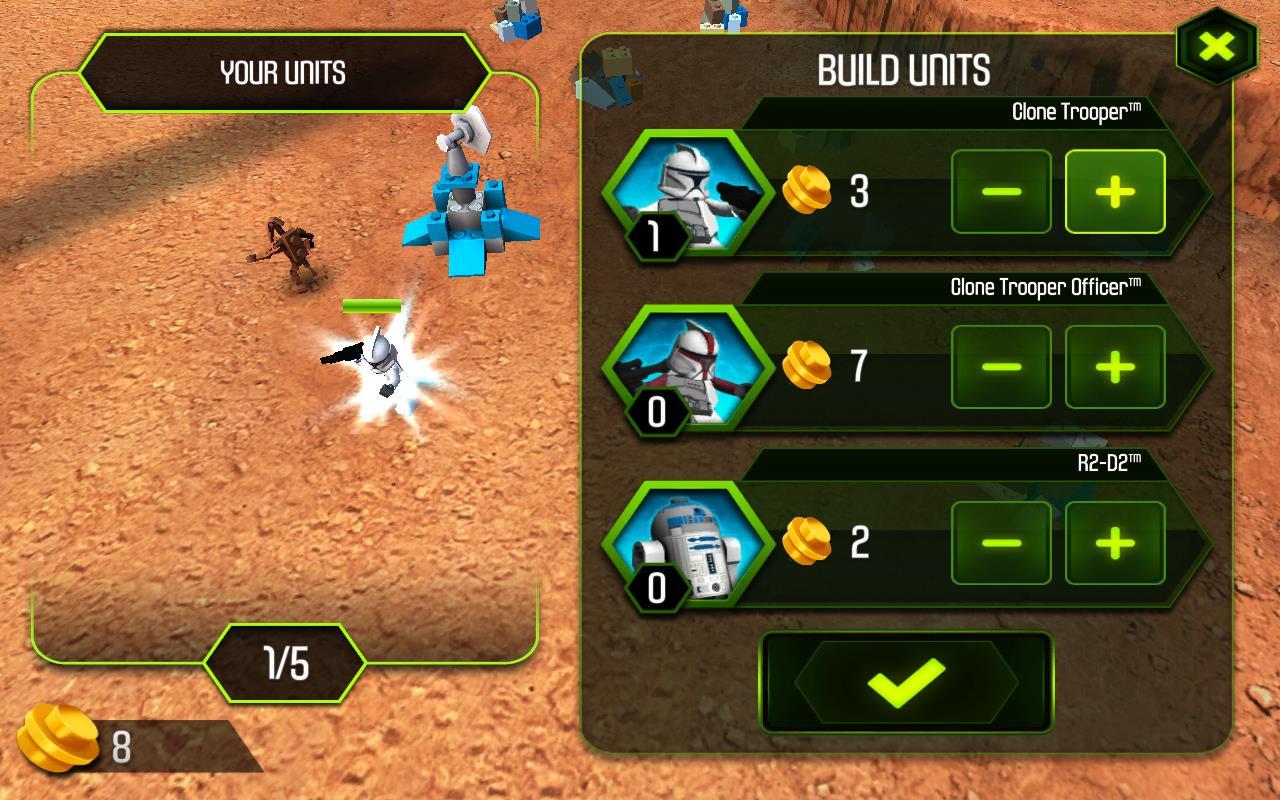The image size is (1280, 800).
Task: Subtract an R2-D2 unit
Action: (1001, 543)
